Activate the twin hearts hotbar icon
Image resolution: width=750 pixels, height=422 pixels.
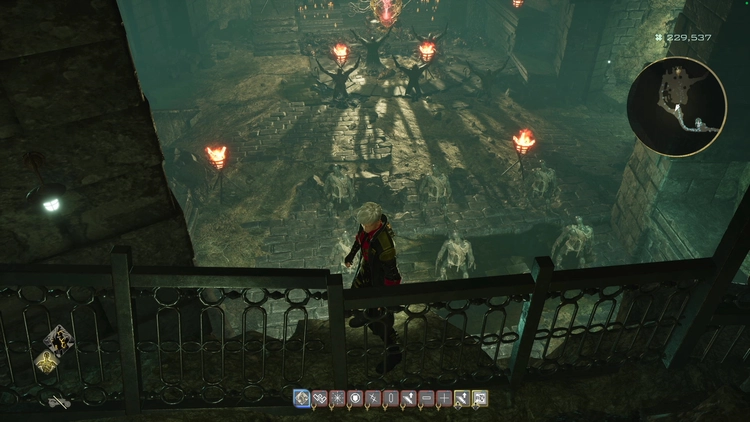(319, 398)
